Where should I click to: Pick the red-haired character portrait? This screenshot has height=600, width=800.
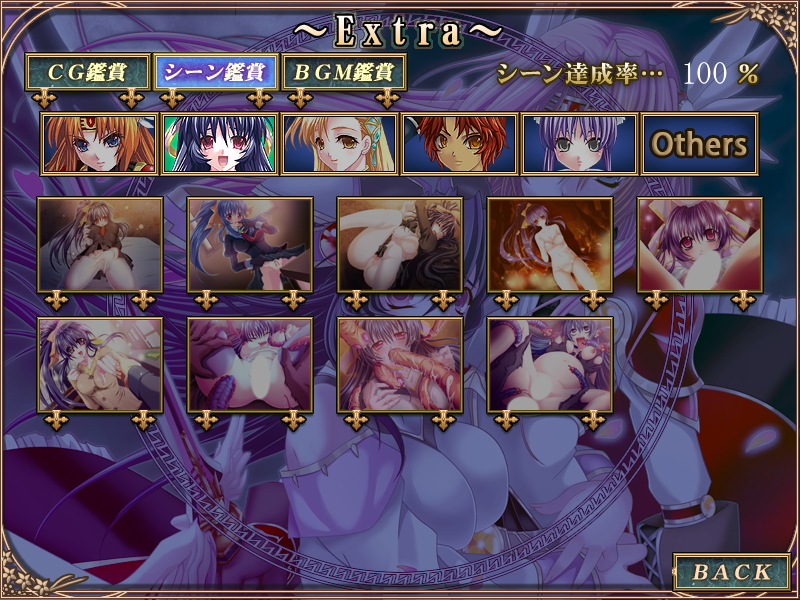tap(459, 144)
